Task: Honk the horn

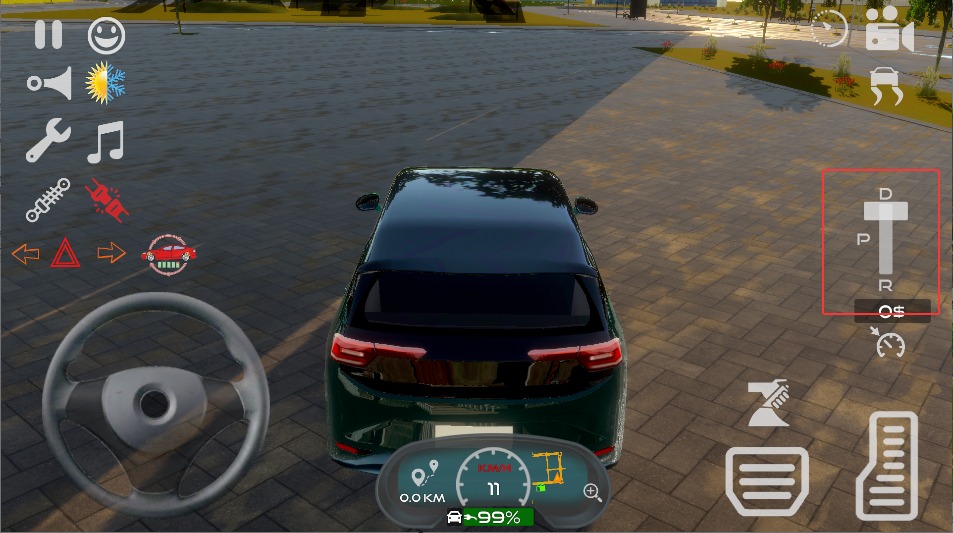Action: [x=50, y=84]
